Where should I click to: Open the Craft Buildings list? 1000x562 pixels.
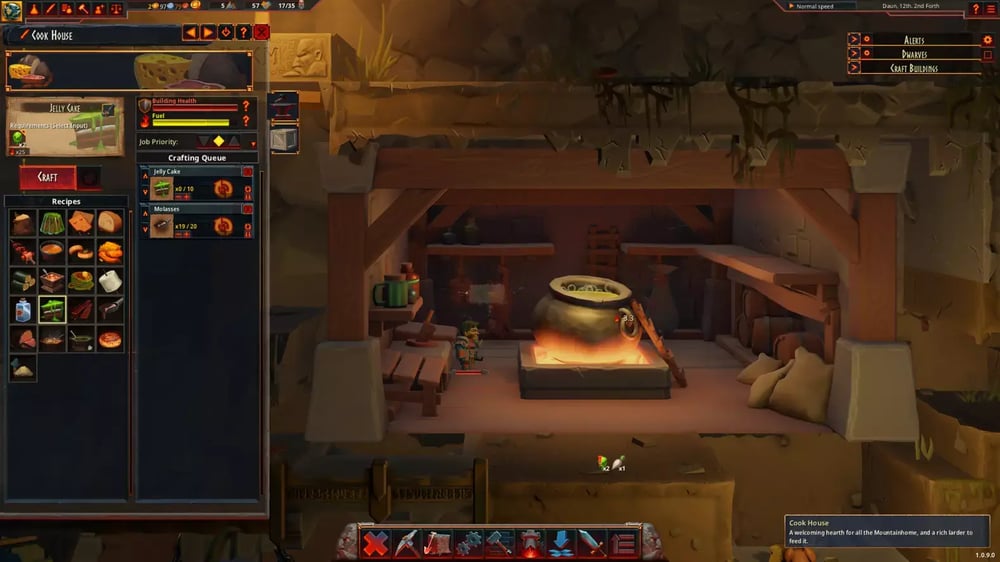[x=853, y=68]
